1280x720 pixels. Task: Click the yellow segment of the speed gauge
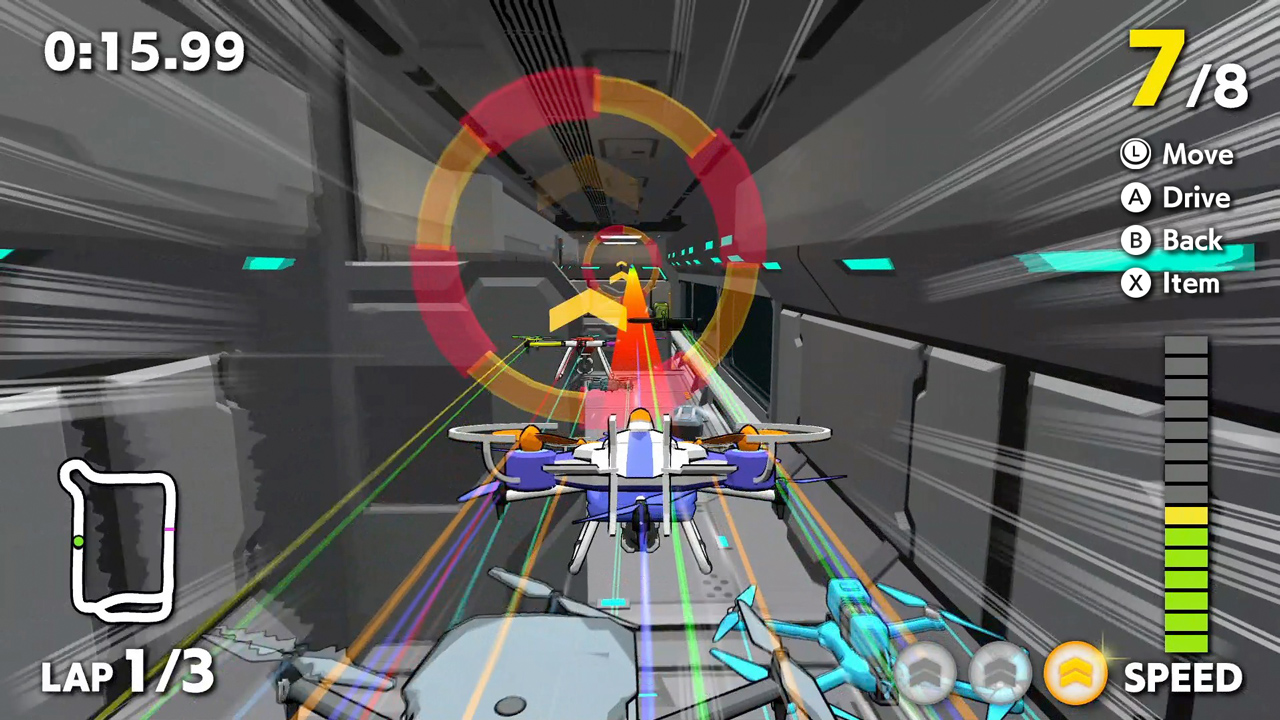click(1186, 515)
